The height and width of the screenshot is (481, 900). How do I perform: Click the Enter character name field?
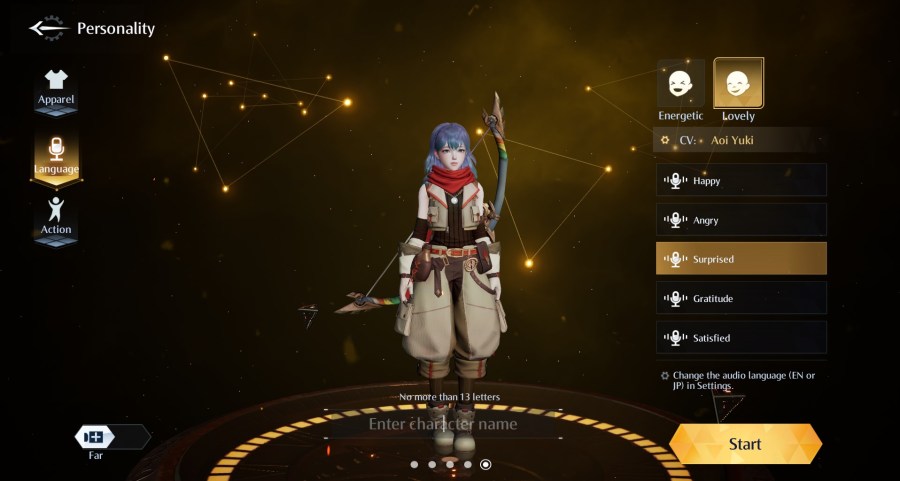pos(443,424)
